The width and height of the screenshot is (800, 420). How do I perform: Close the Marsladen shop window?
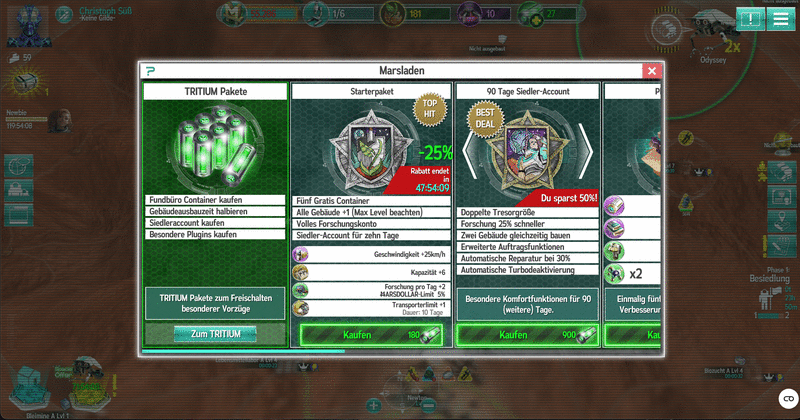(652, 71)
